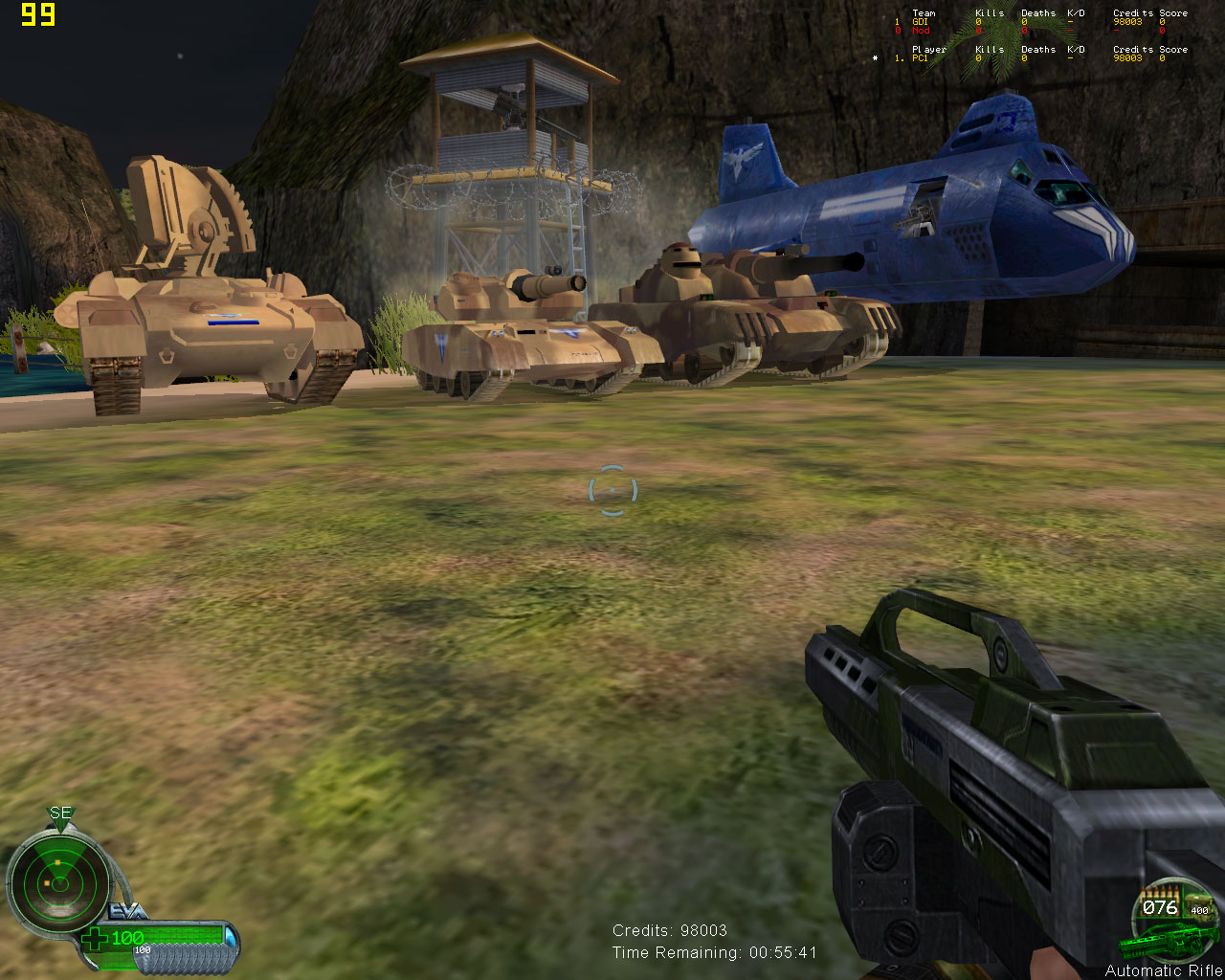Click the SE compass direction marker

coord(60,814)
